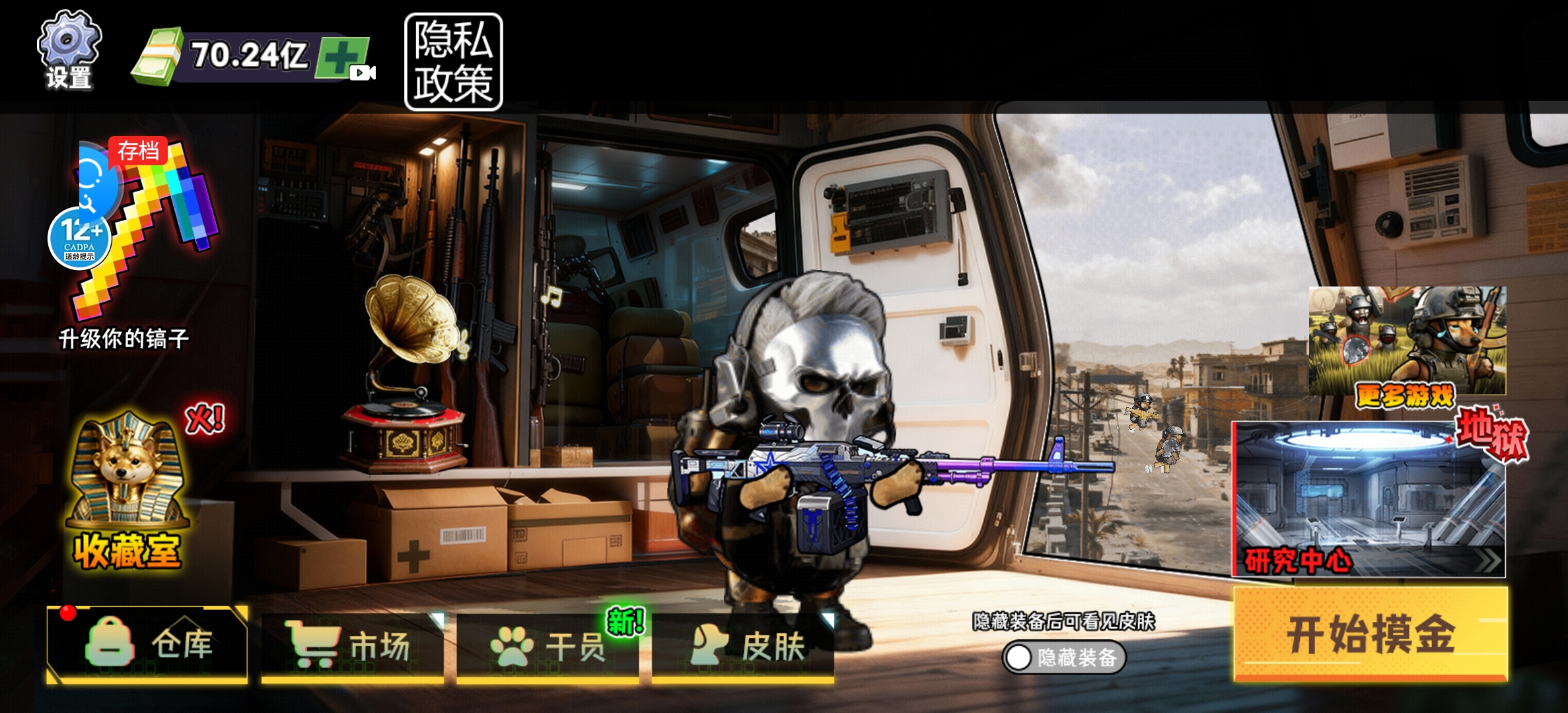This screenshot has height=713, width=1568.
Task: Open the 干员 operators menu
Action: click(x=547, y=646)
